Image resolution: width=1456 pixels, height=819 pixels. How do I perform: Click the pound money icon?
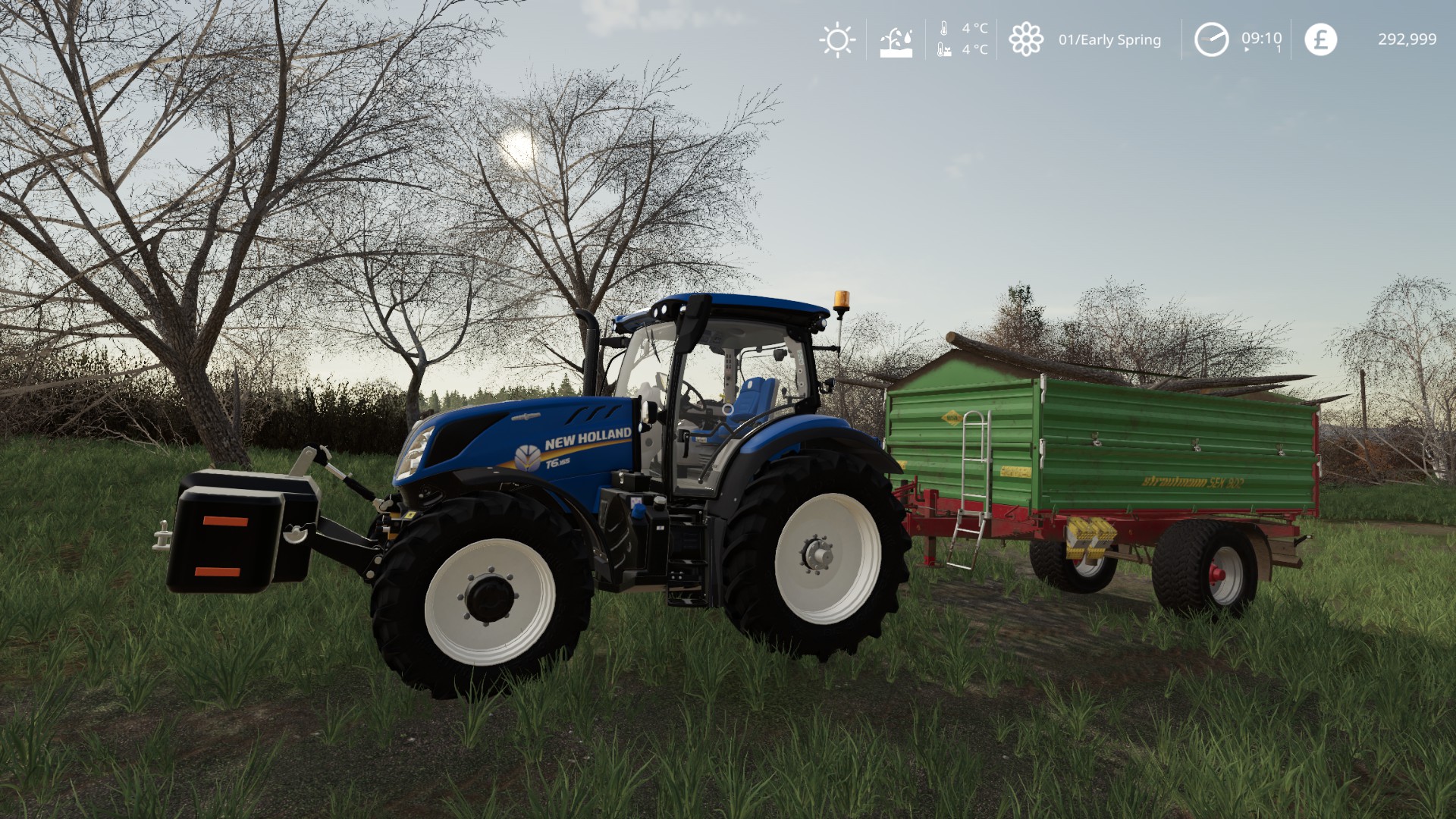click(x=1320, y=39)
